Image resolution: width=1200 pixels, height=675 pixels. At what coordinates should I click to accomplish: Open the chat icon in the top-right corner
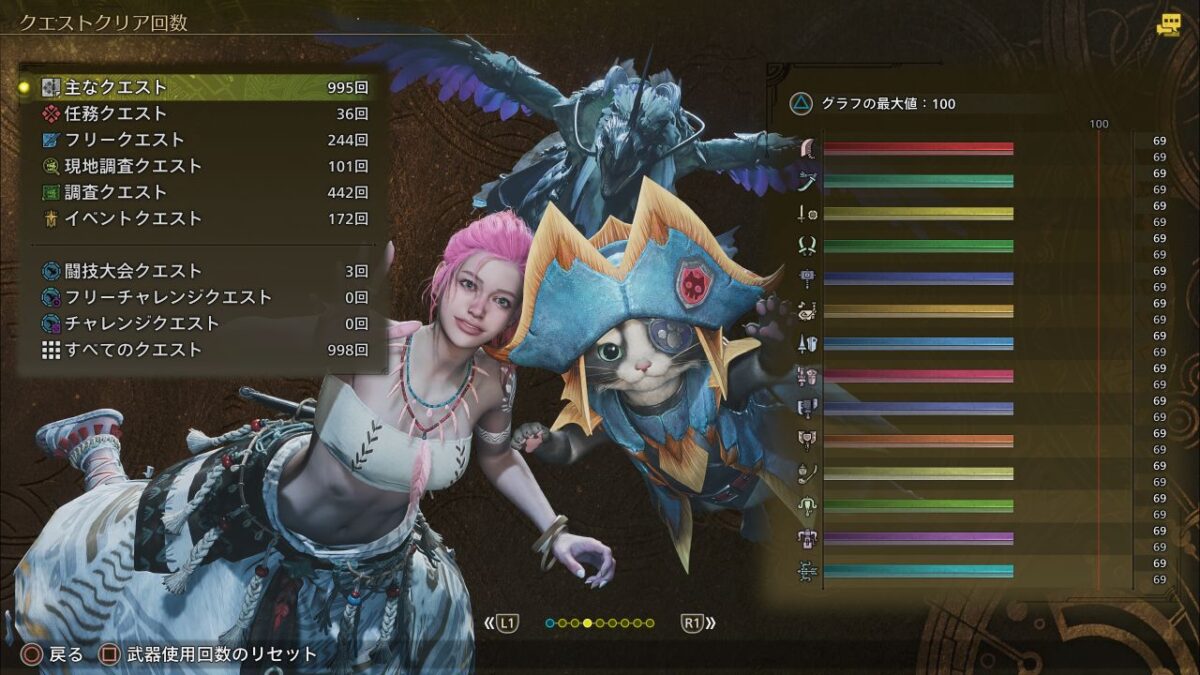pos(1168,25)
